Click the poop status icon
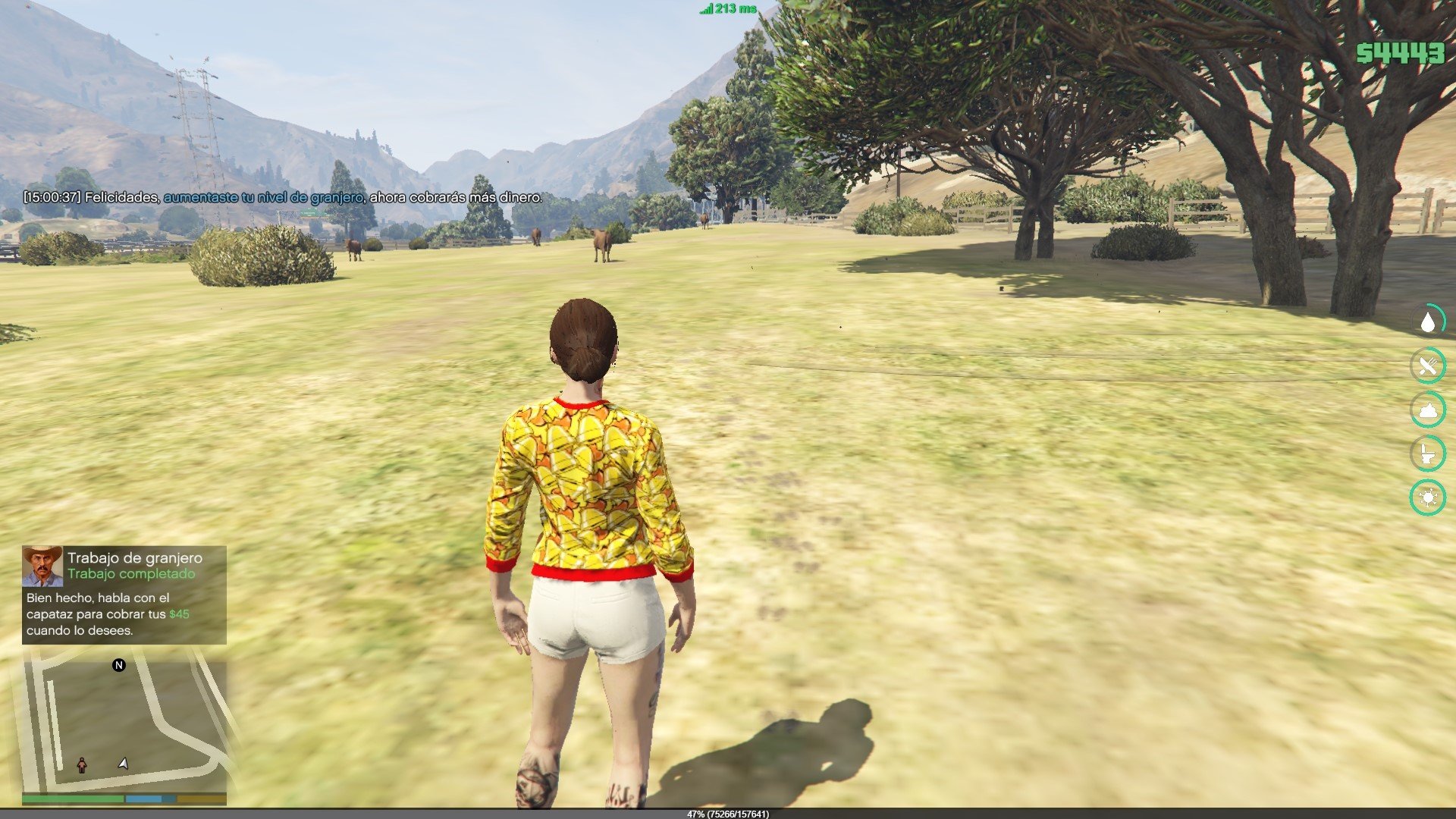 (x=1428, y=410)
